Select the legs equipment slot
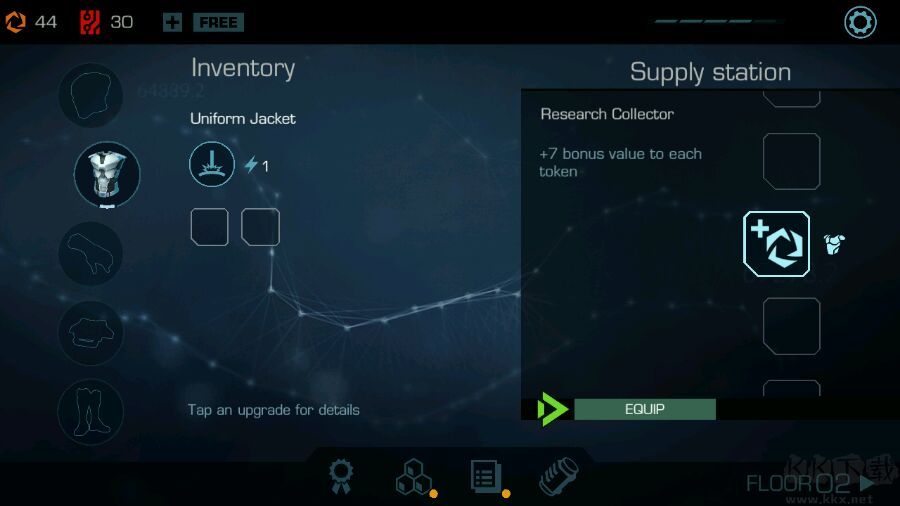This screenshot has width=900, height=506. click(91, 411)
